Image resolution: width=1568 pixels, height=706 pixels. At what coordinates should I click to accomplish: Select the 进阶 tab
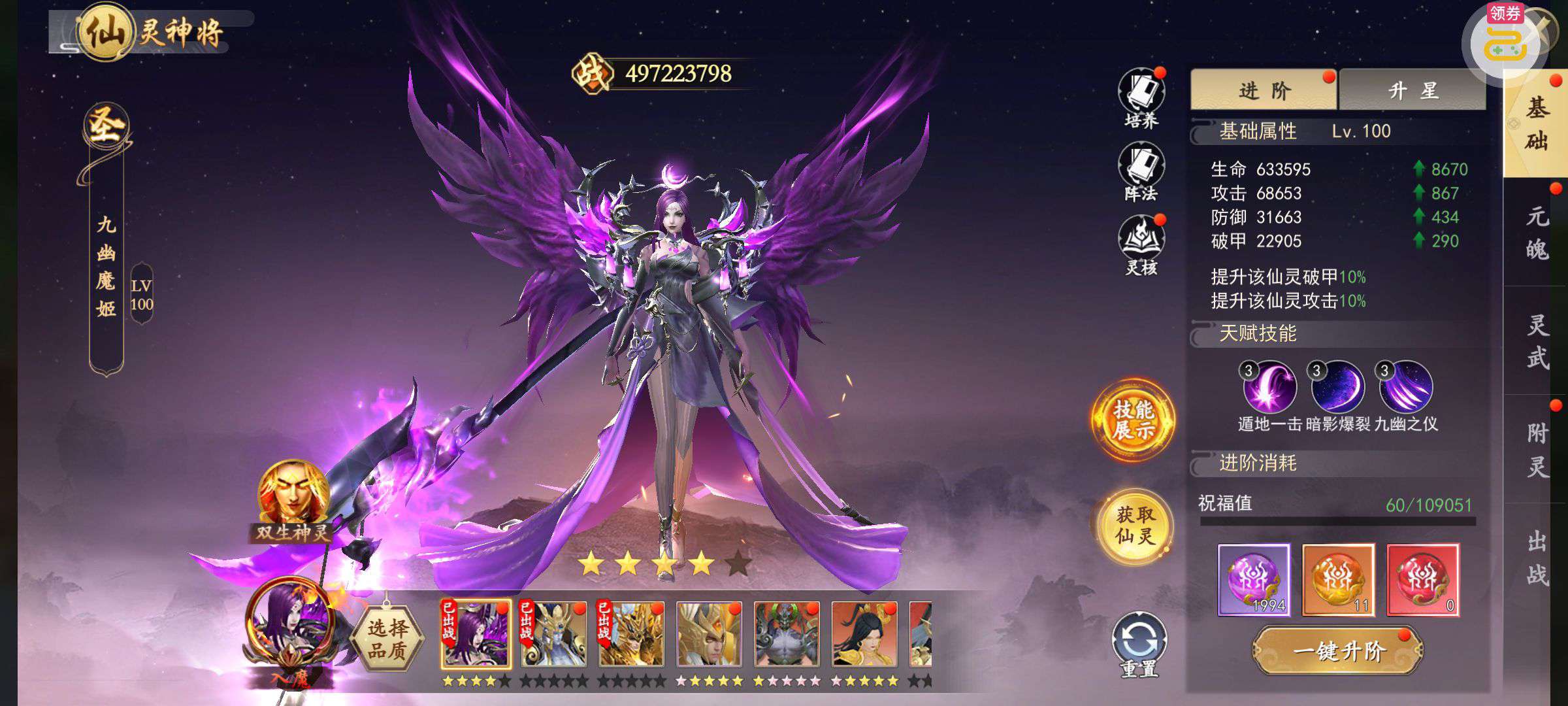point(1264,90)
